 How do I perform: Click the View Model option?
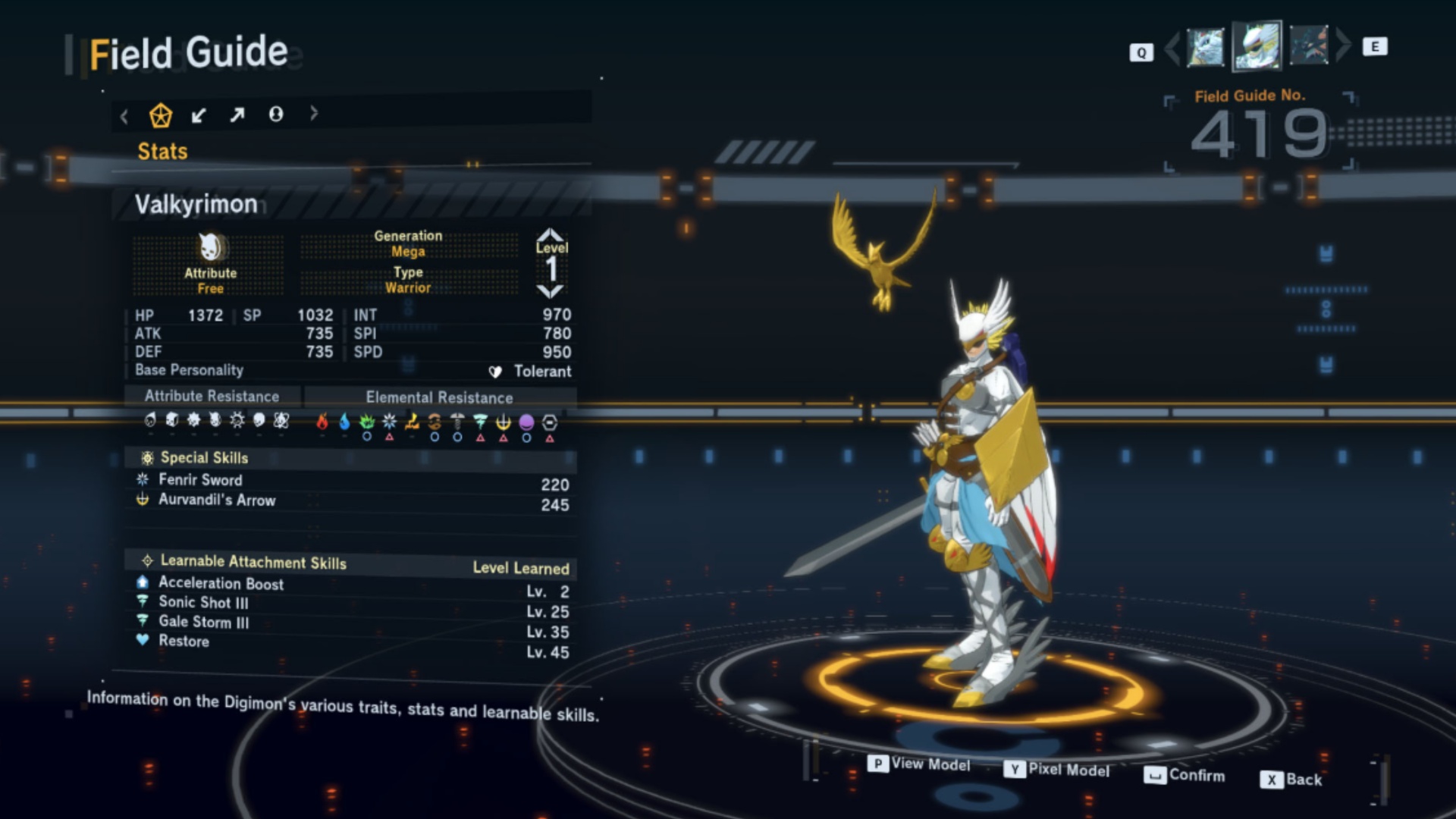point(920,764)
